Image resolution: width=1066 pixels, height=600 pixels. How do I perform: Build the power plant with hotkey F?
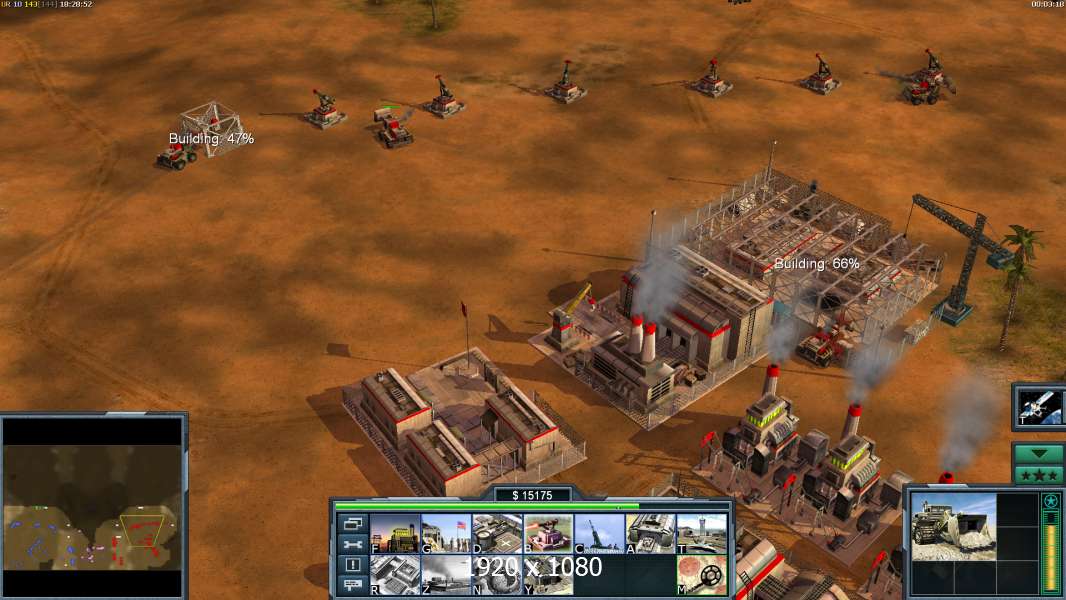click(395, 534)
